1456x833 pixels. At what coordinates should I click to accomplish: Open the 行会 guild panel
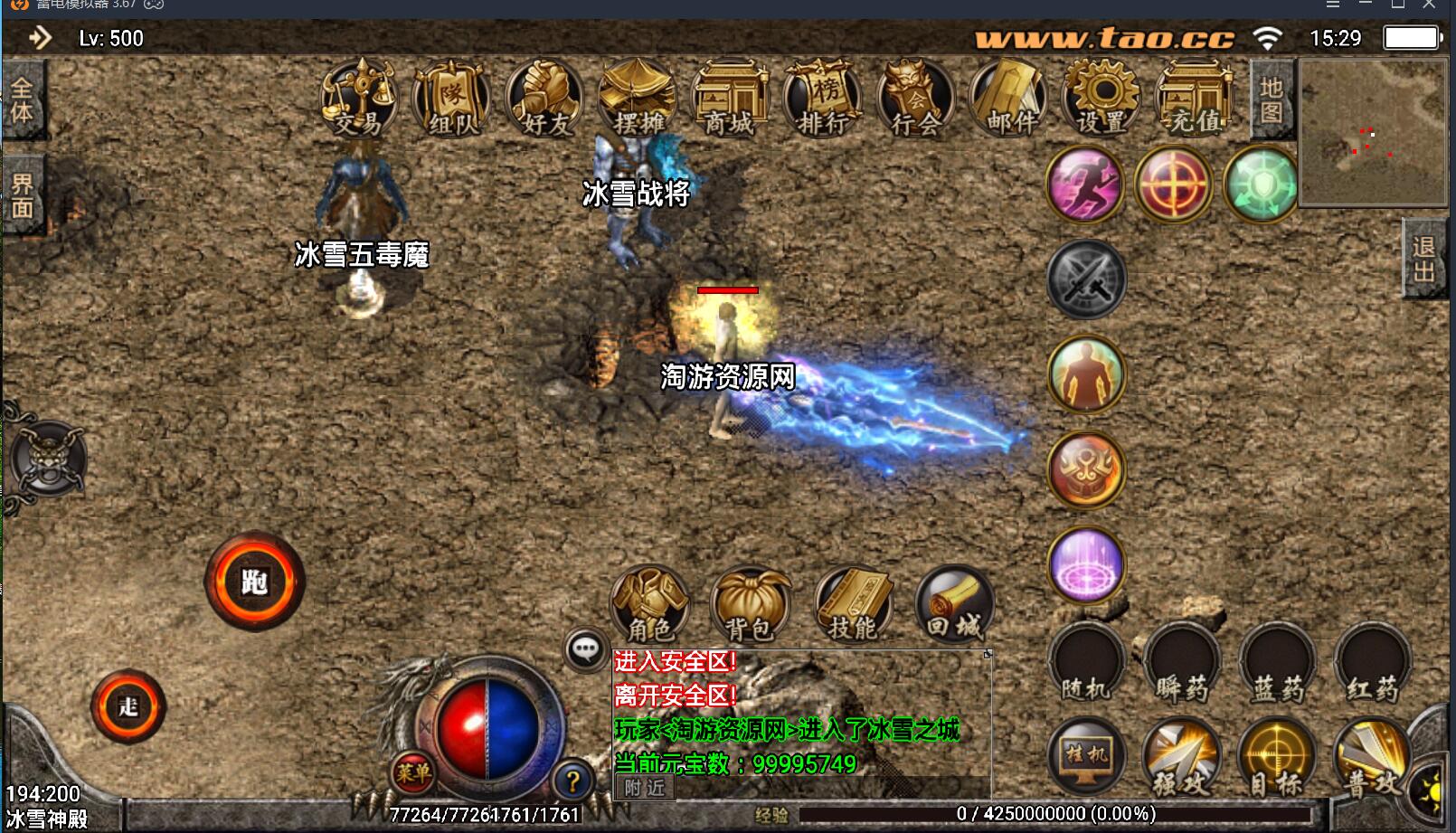click(915, 99)
